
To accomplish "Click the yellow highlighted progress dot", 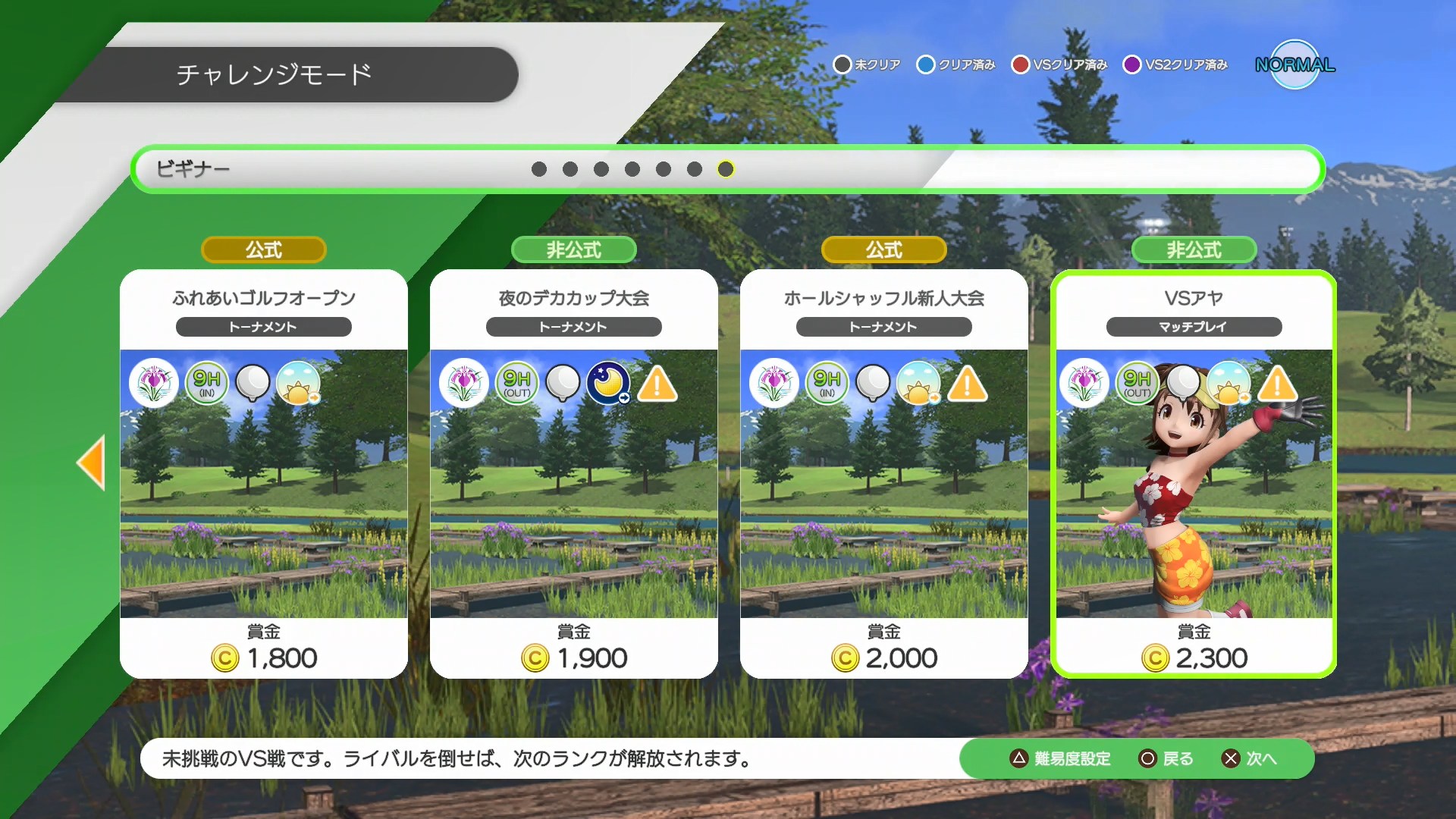I will pos(726,170).
